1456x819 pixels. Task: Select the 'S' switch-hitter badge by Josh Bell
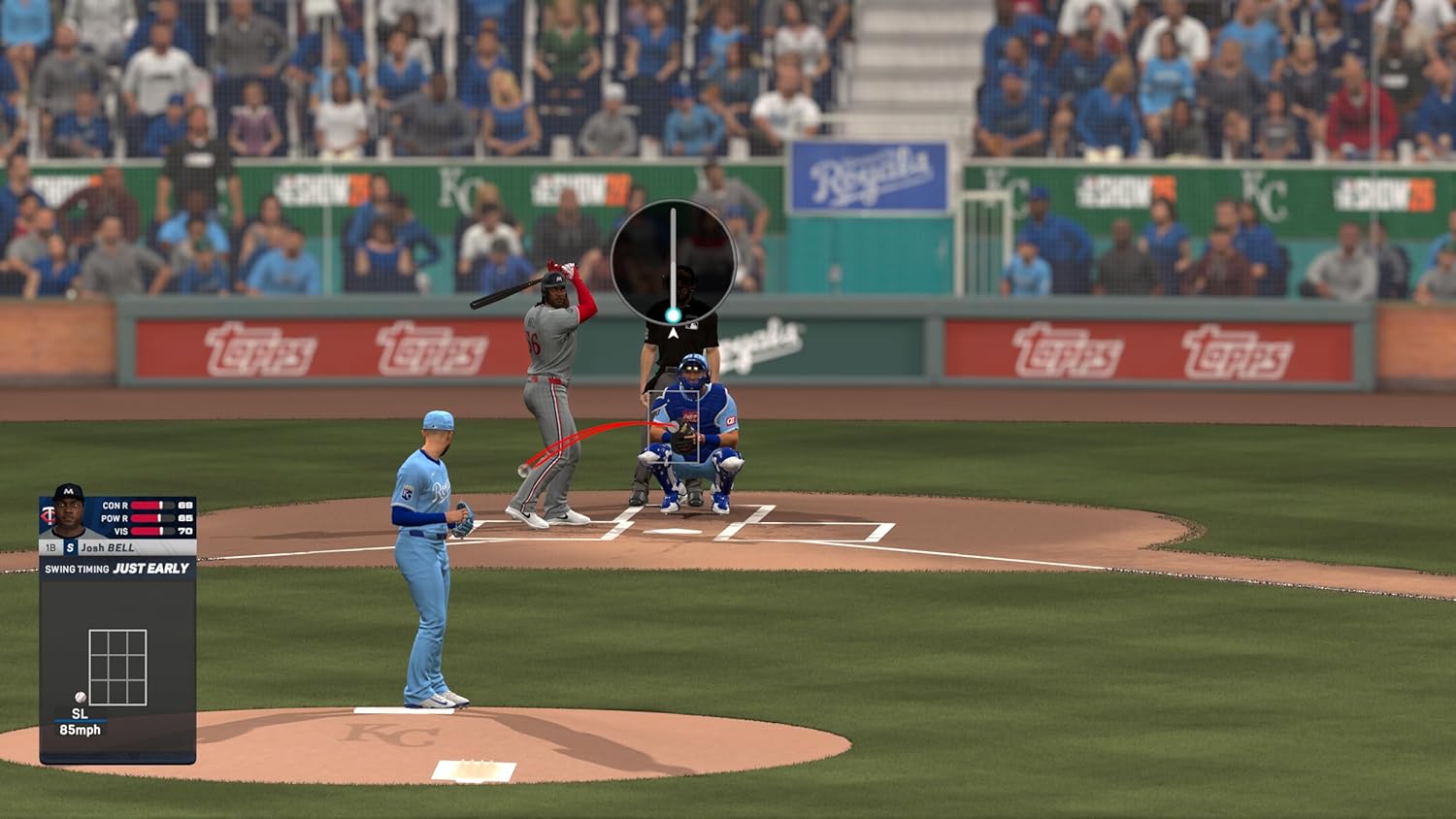pos(70,547)
